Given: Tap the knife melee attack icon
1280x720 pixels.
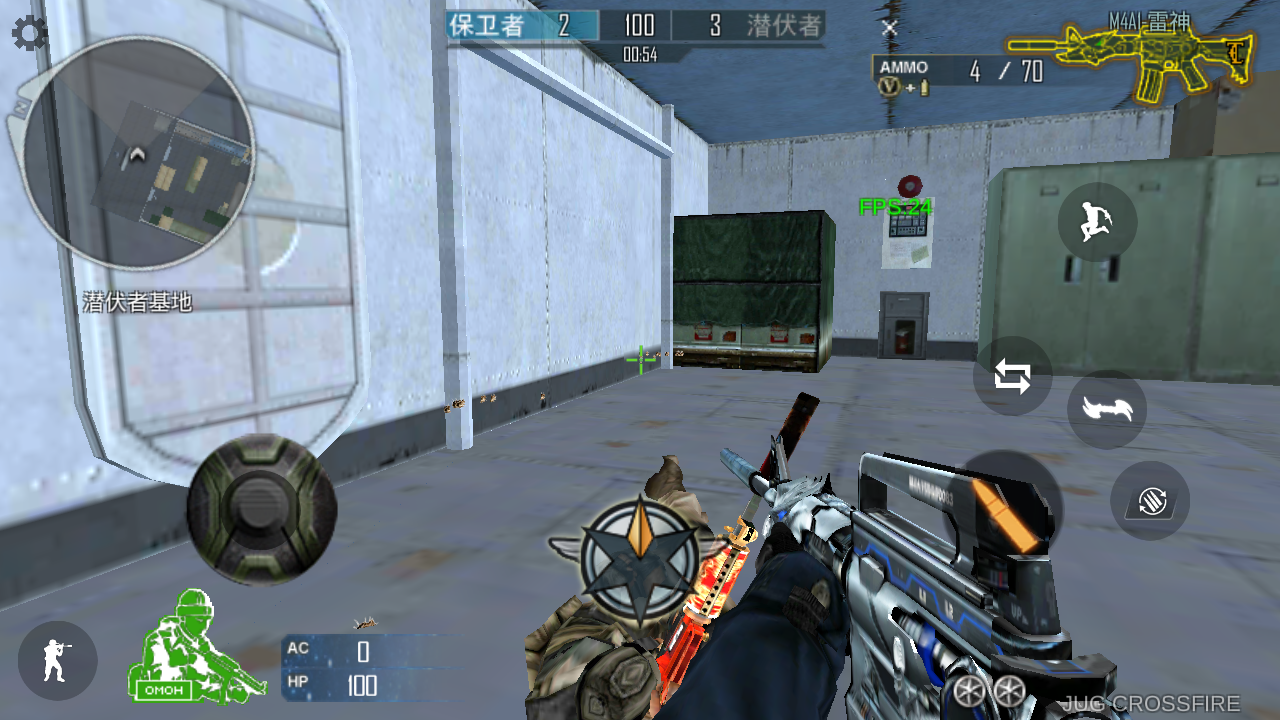Looking at the screenshot, I should [1107, 409].
